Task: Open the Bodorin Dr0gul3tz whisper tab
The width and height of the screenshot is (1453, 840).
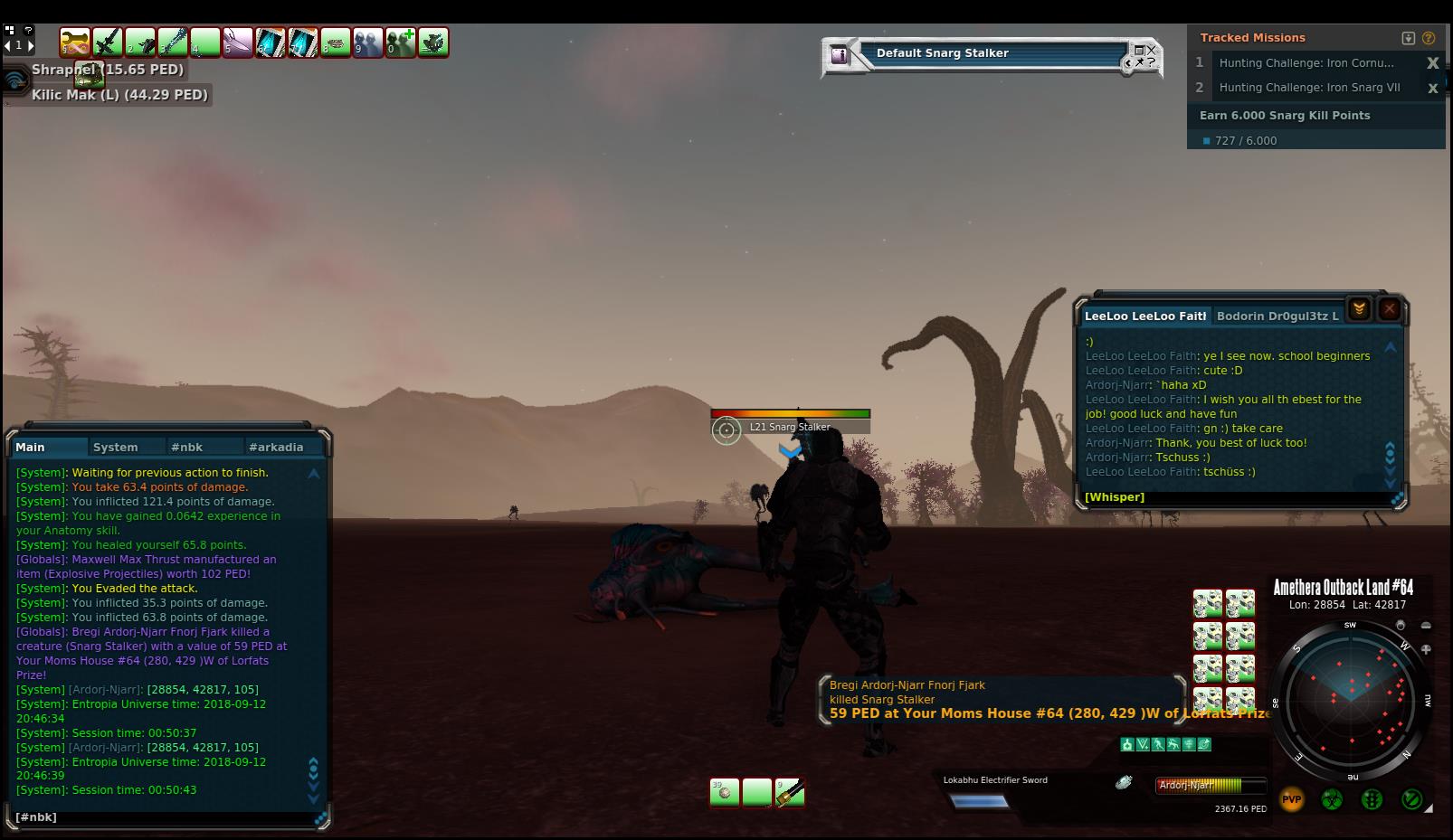Action: click(x=1277, y=316)
